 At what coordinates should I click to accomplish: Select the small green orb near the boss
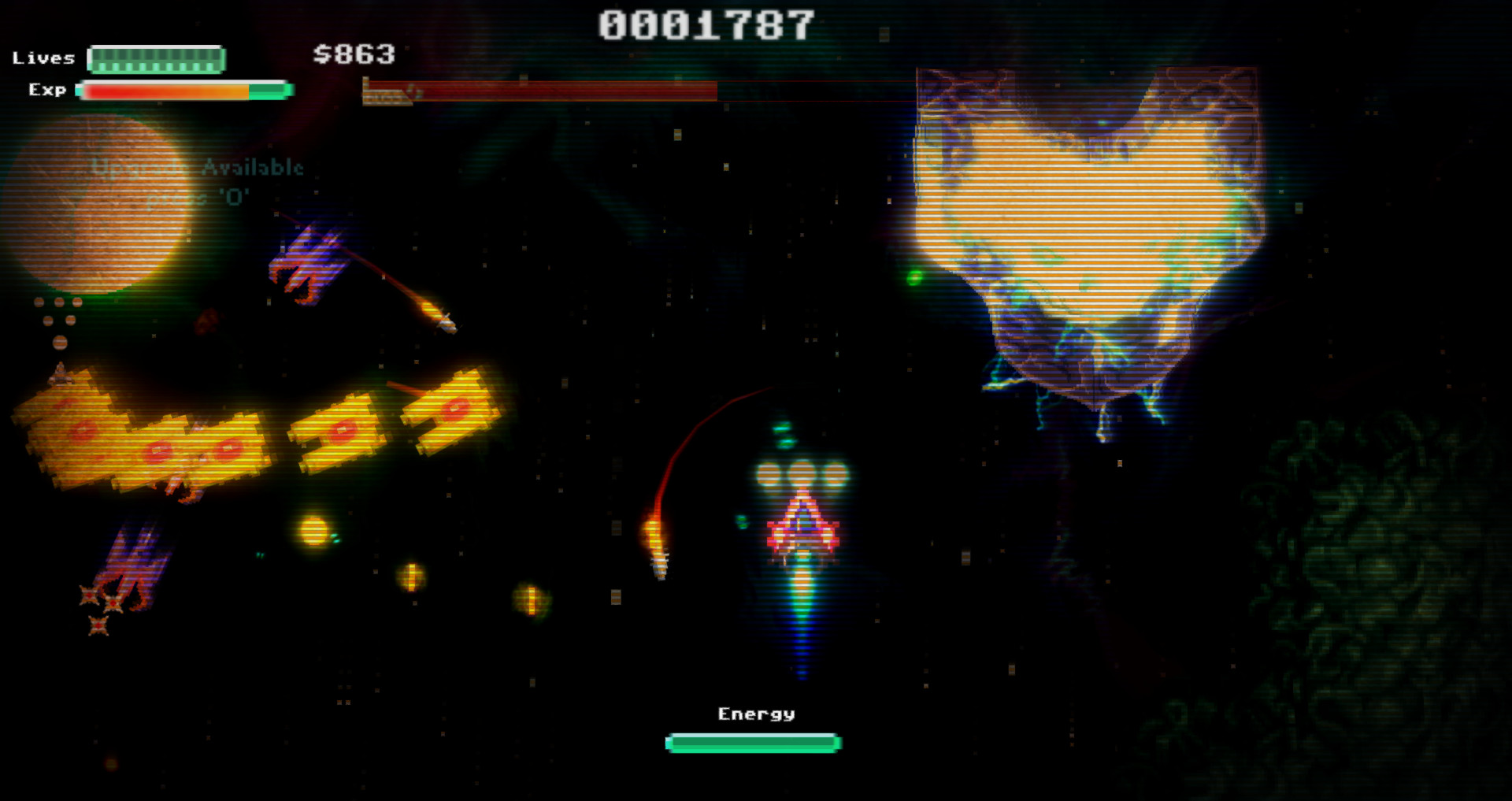pyautogui.click(x=916, y=277)
